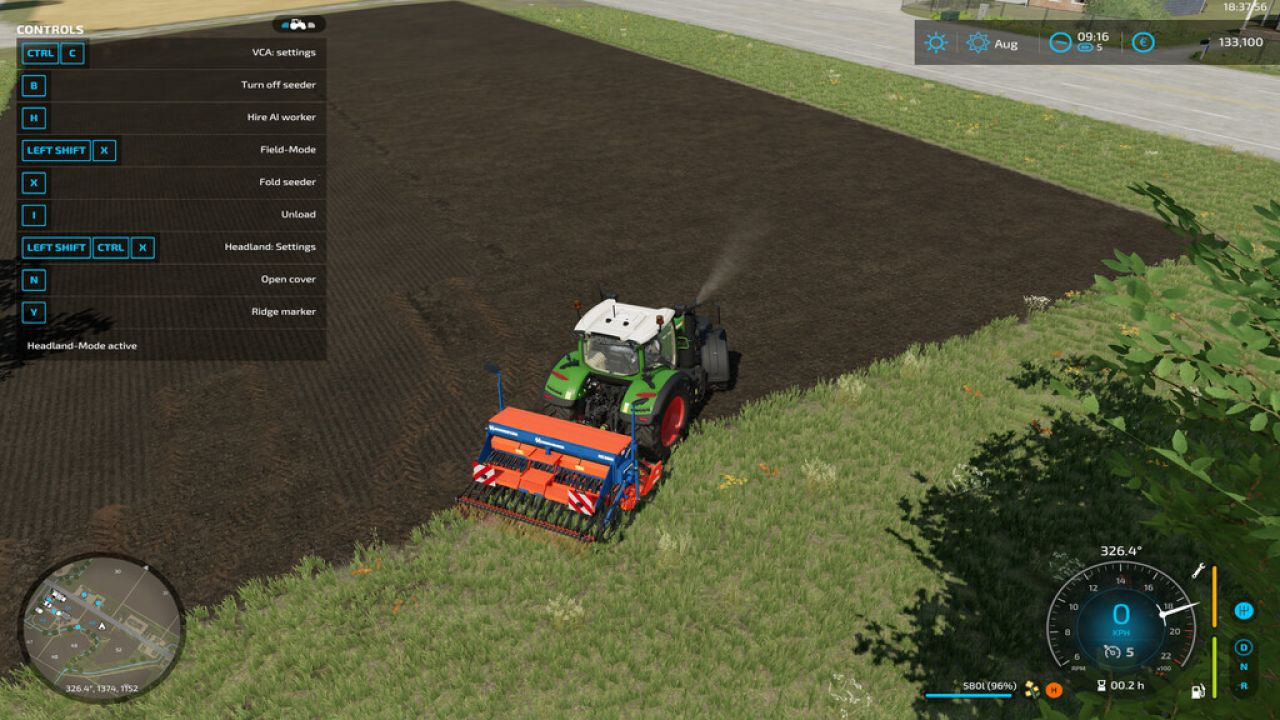Disable the orange handbrake H indicator
Screen dimensions: 1280x720
coord(1052,689)
